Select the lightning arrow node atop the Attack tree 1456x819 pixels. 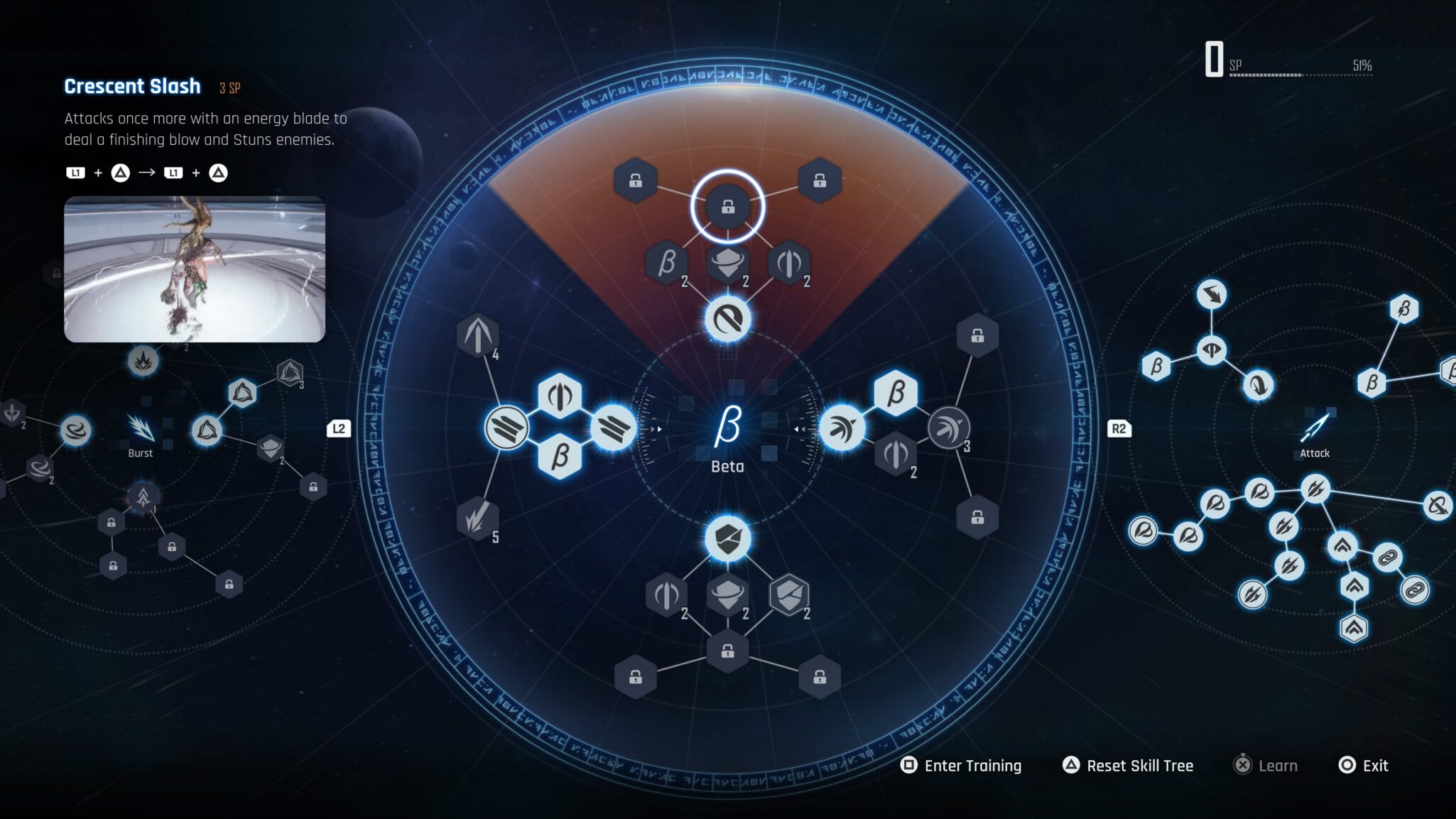pyautogui.click(x=1211, y=294)
